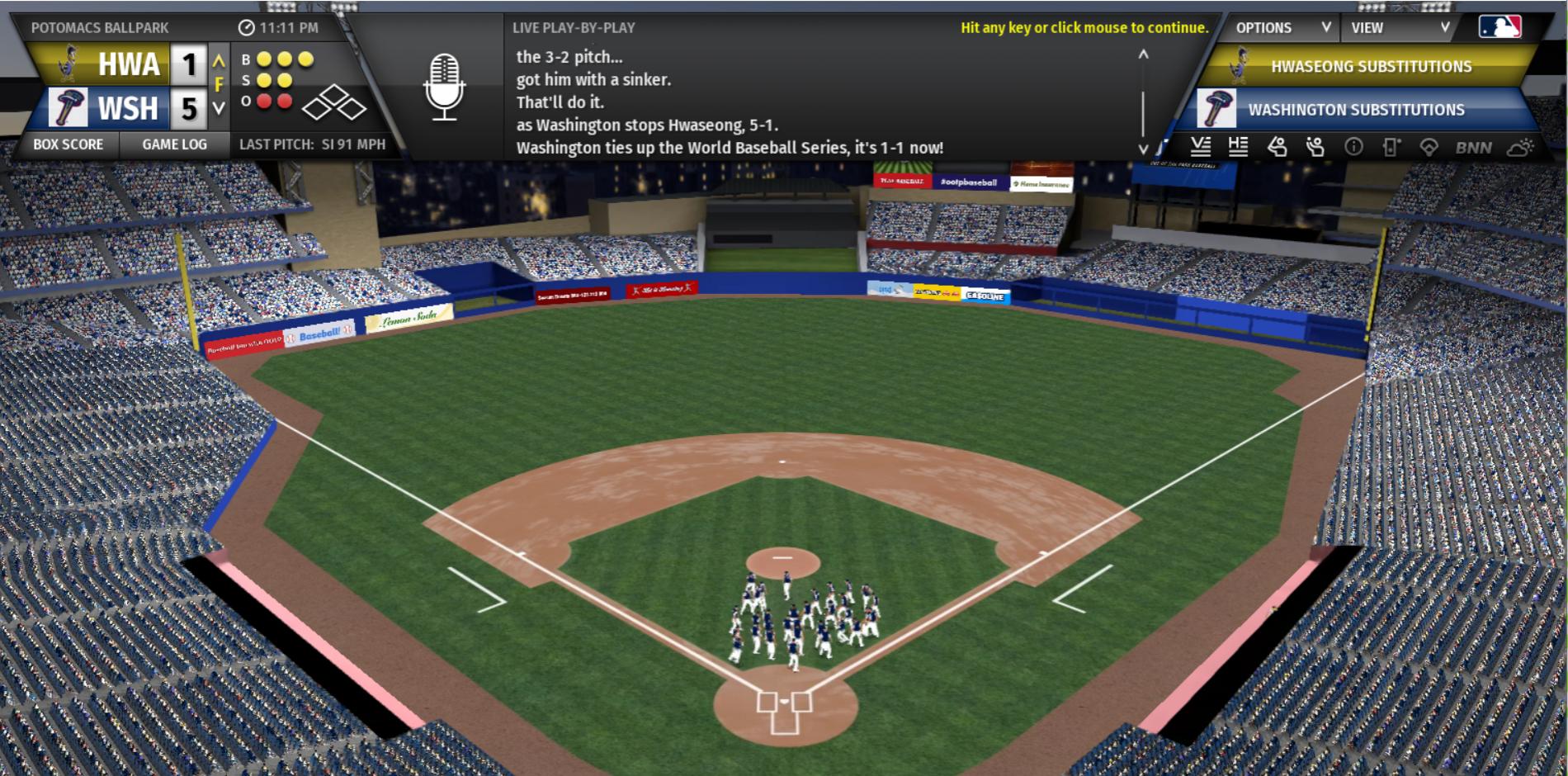This screenshot has width=1568, height=776.
Task: Open the View dropdown
Action: [x=1399, y=27]
